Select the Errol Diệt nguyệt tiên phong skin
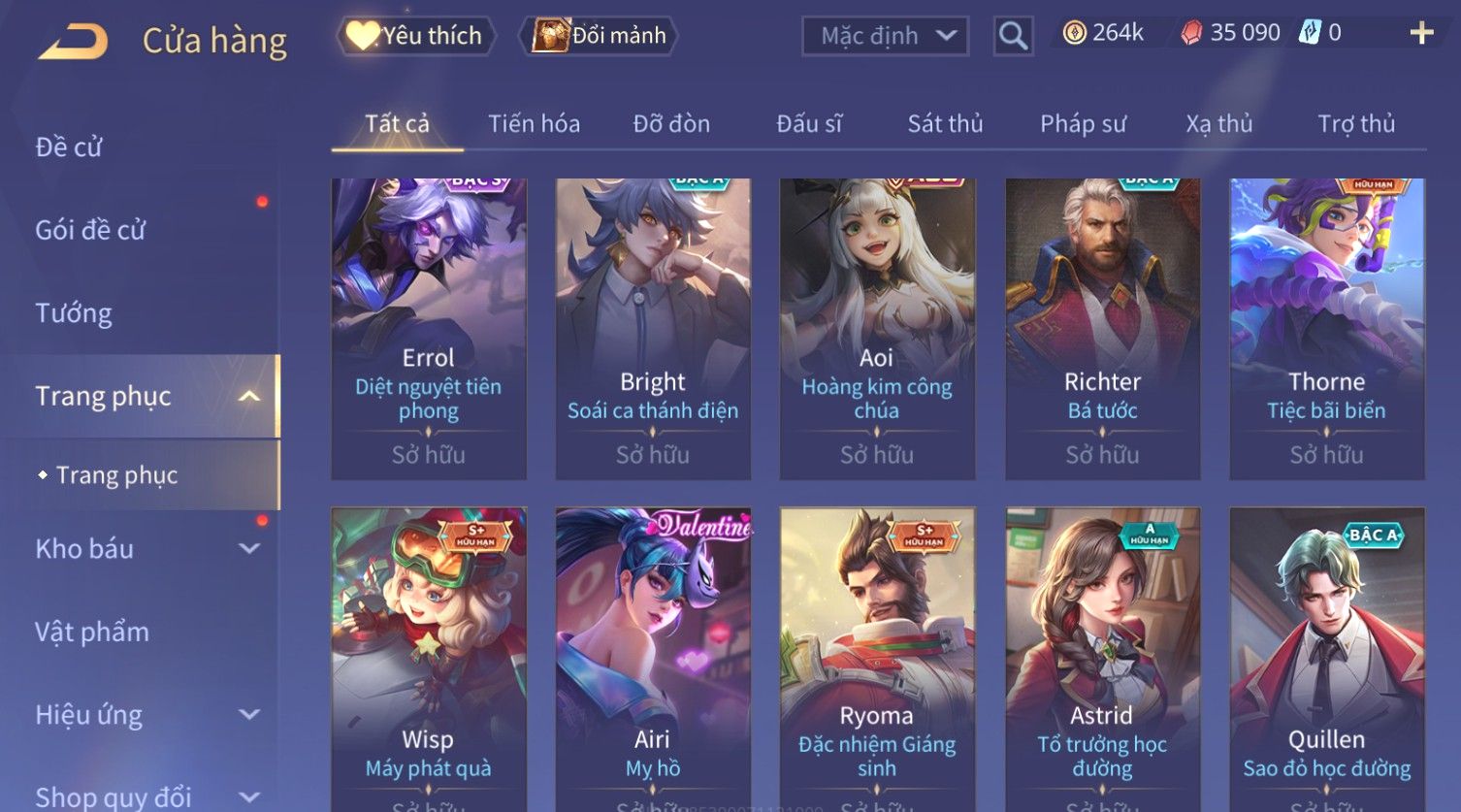1461x812 pixels. (x=428, y=328)
